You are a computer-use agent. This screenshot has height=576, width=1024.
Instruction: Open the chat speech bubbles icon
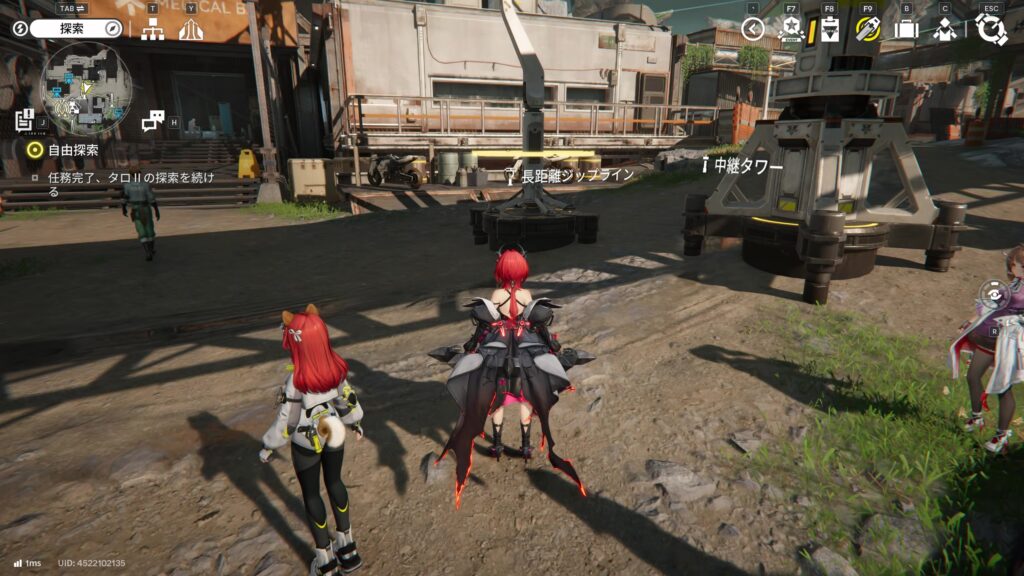coord(152,120)
